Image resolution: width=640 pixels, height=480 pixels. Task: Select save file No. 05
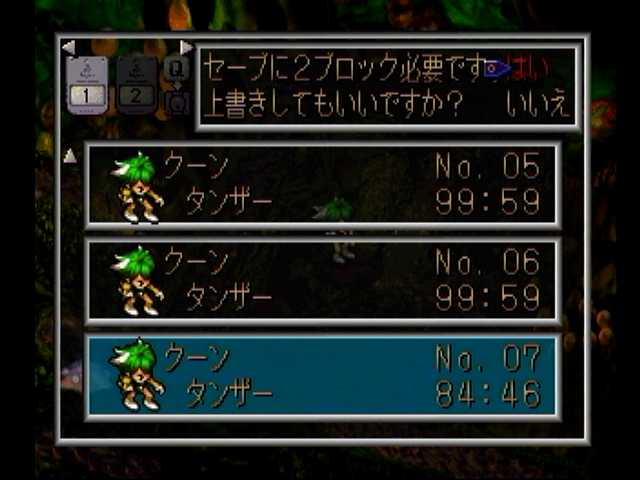click(322, 185)
